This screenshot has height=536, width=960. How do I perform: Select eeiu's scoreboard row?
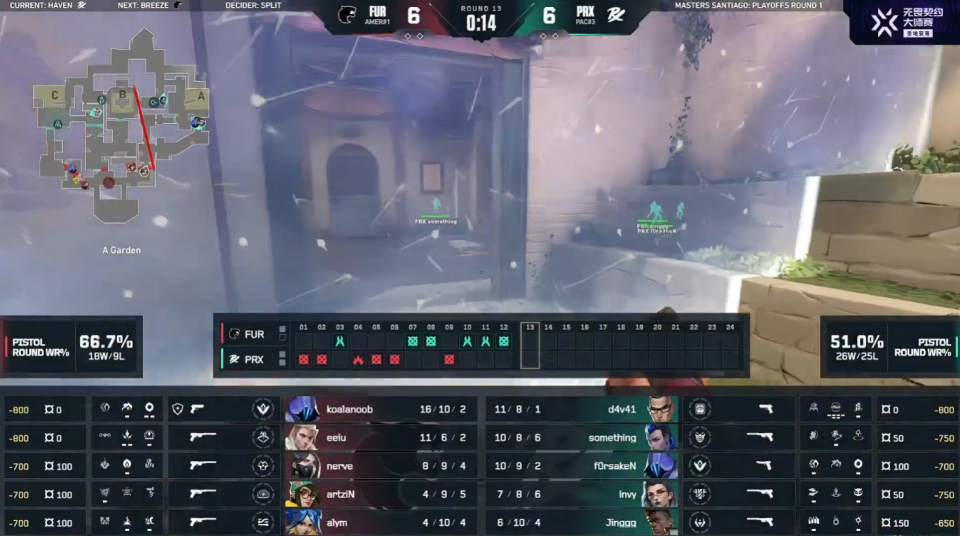pos(380,437)
